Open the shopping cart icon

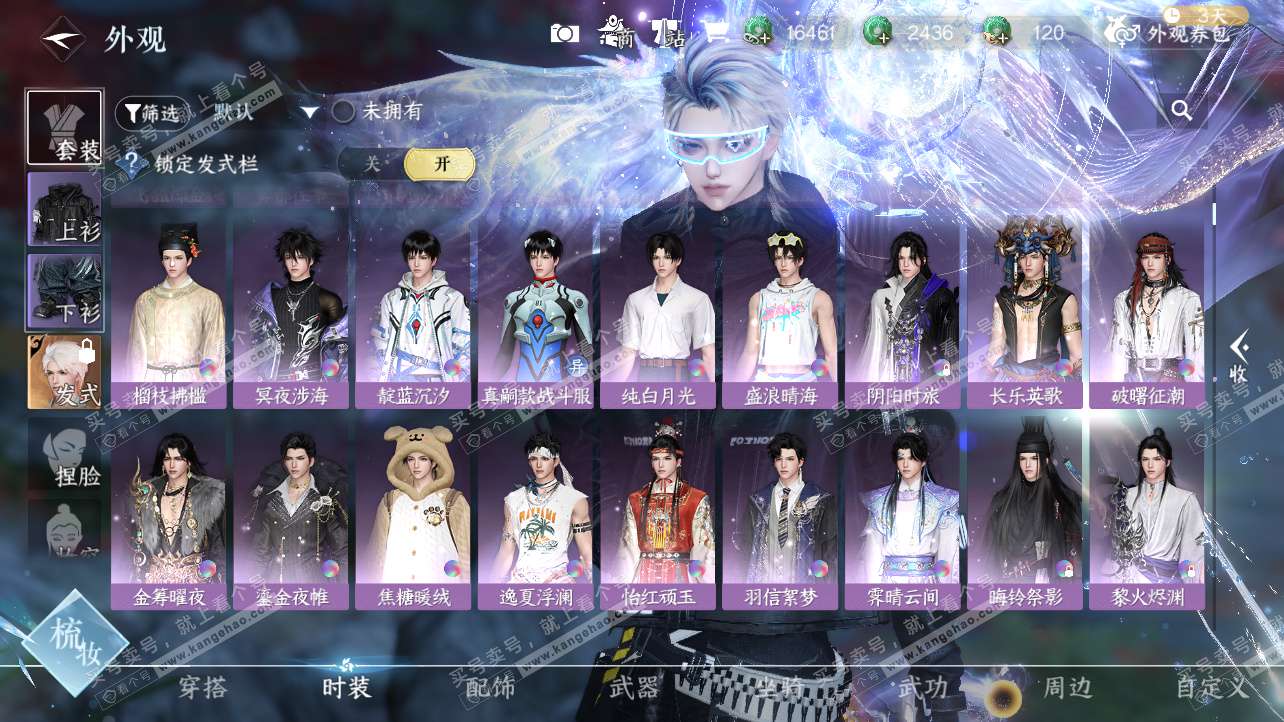(x=715, y=33)
